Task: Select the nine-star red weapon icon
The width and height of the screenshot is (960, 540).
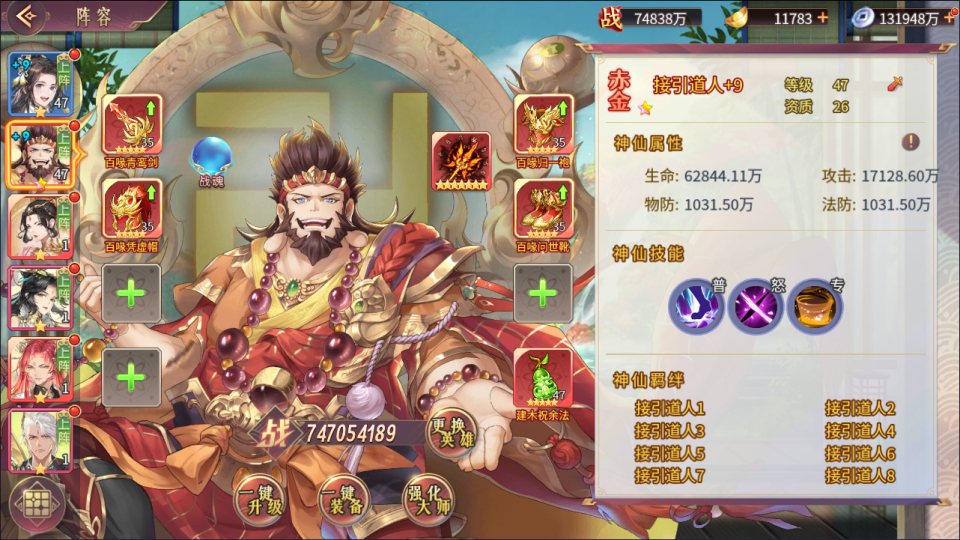Action: [461, 160]
